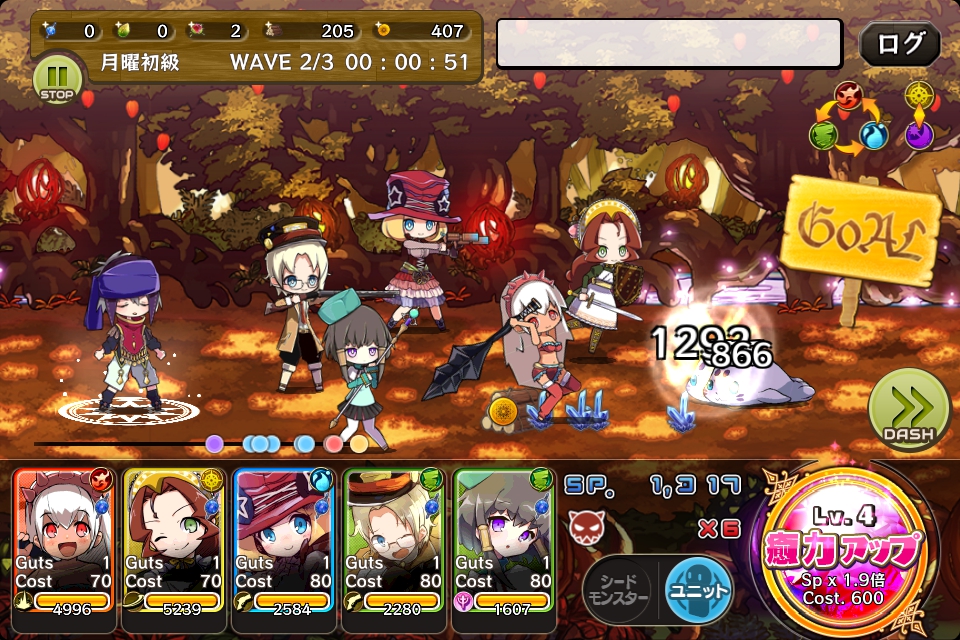Open the battle log (ログ)
Screen dimensions: 960x640
899,44
